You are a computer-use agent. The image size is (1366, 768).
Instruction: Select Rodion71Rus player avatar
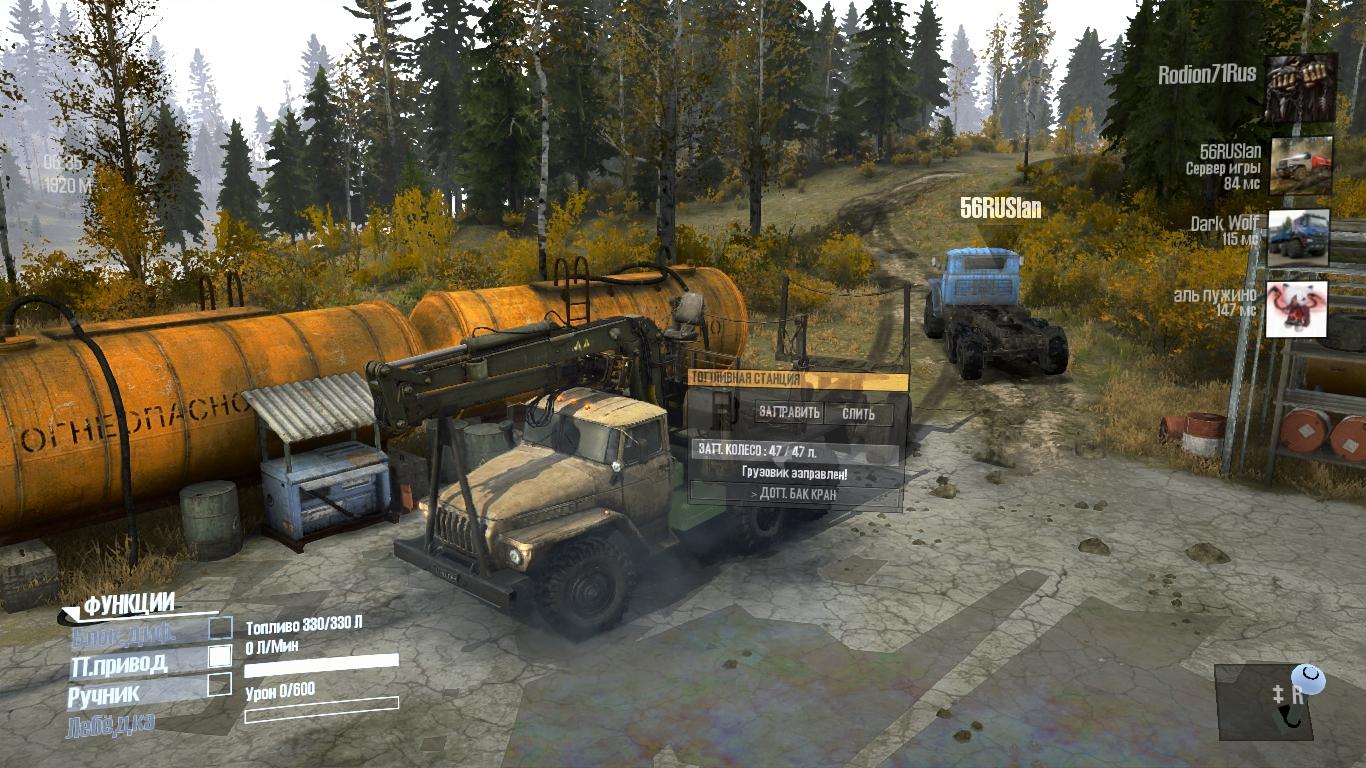pos(1300,88)
